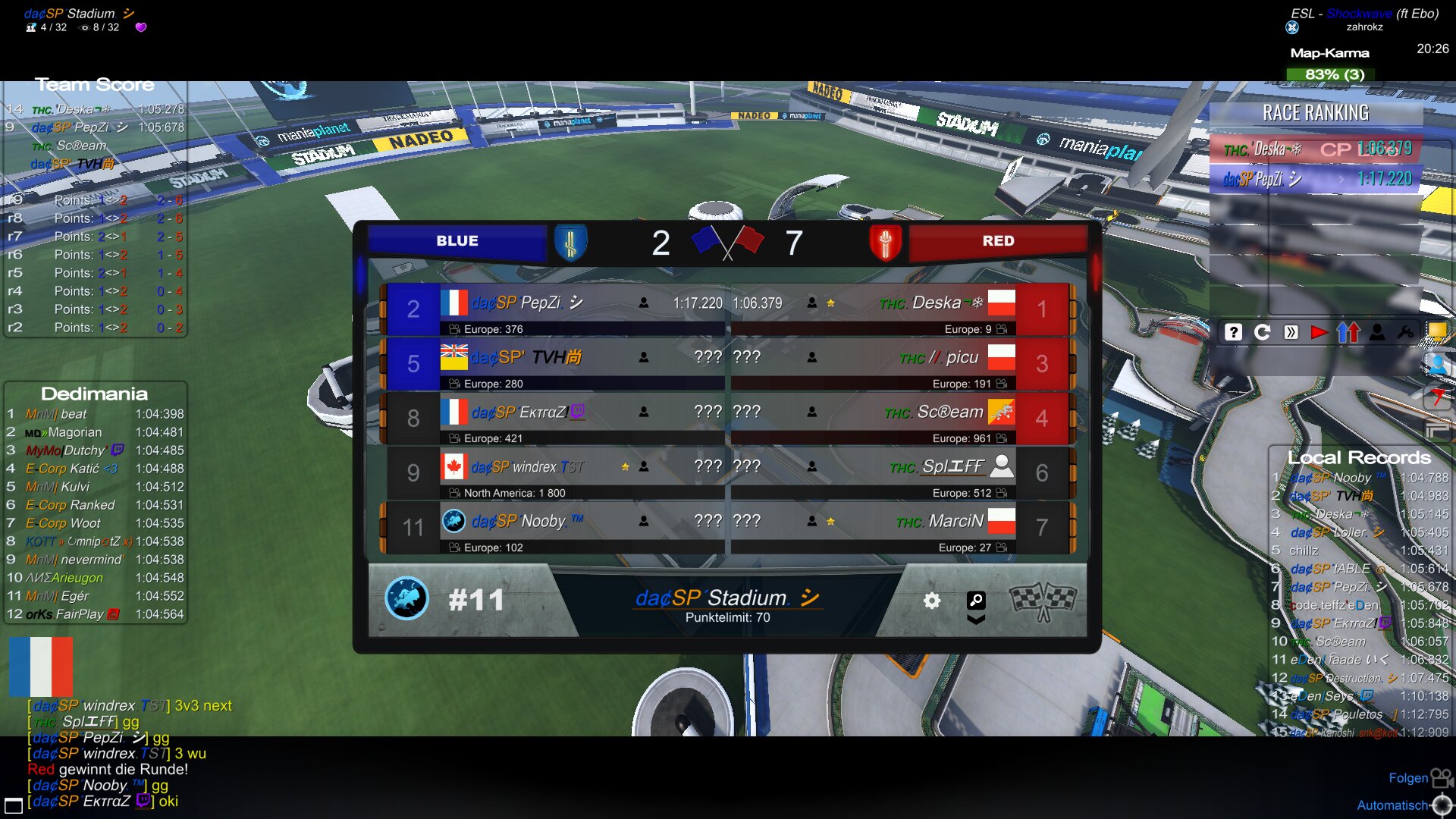Open the help question mark button

point(1233,332)
